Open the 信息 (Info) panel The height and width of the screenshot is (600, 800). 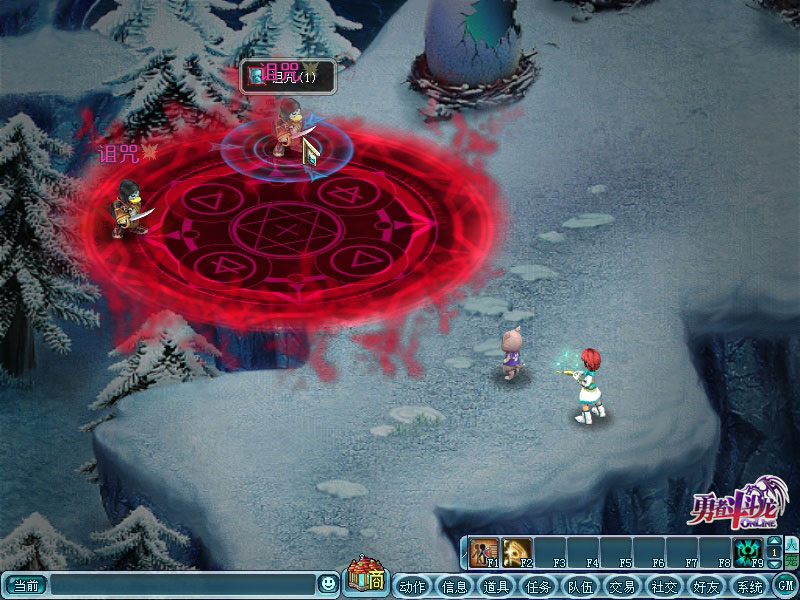point(454,586)
